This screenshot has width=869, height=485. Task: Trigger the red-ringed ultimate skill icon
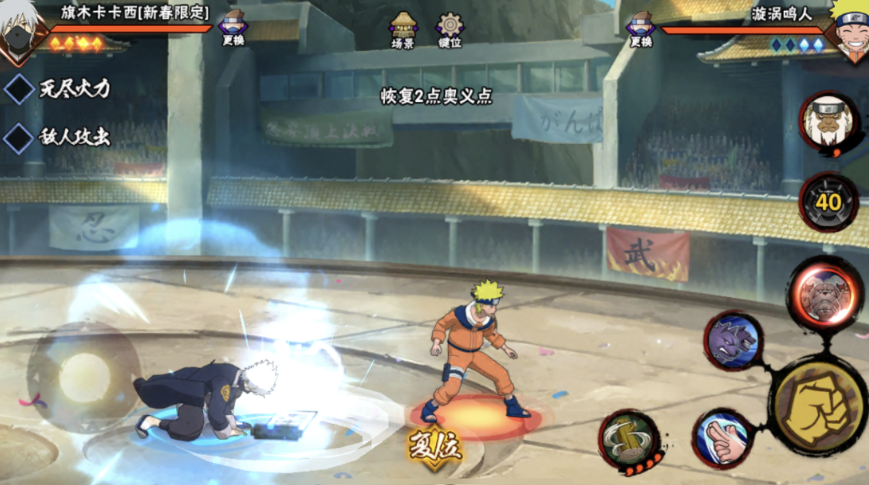[x=824, y=293]
